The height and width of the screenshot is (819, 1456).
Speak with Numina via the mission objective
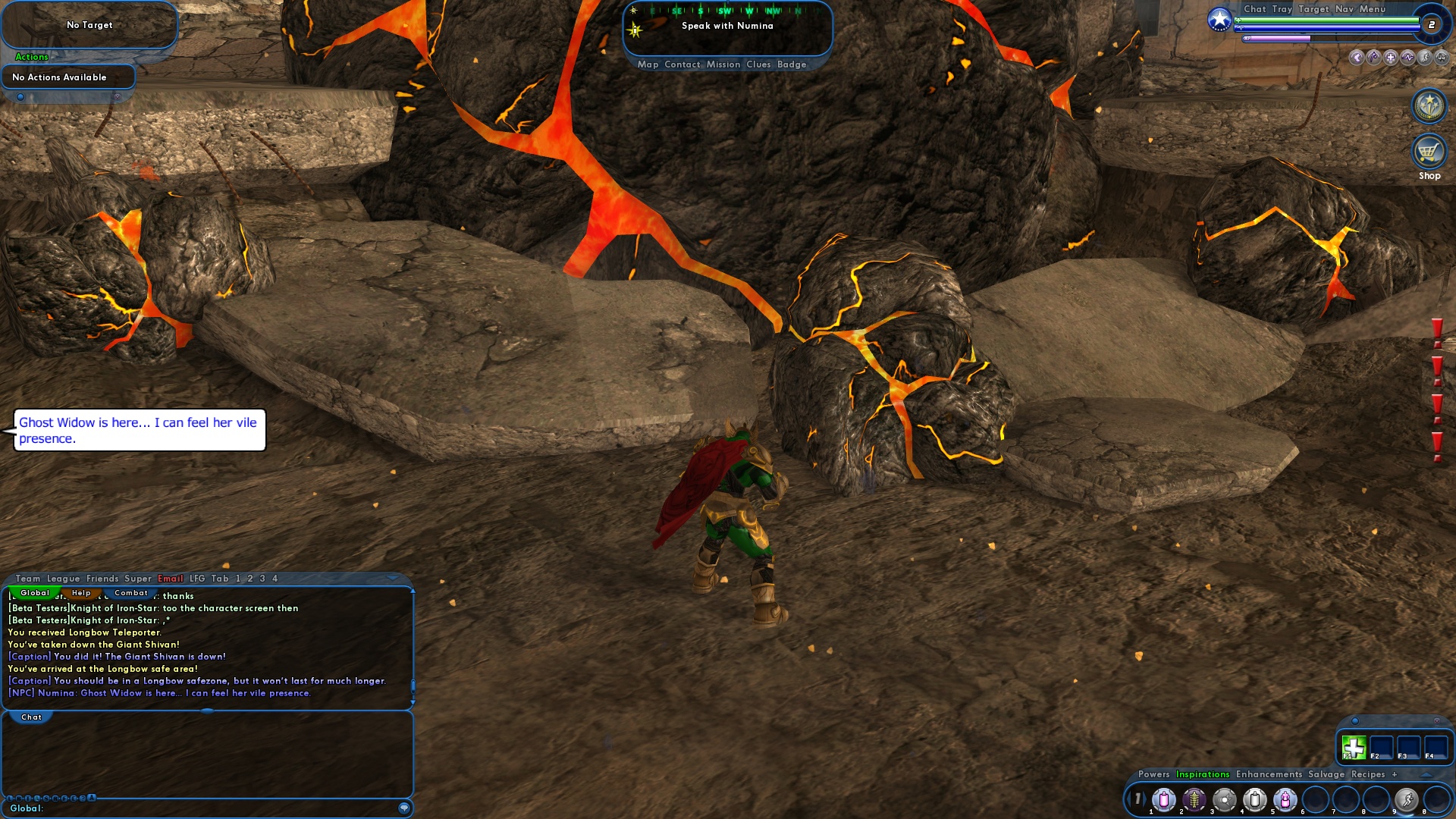pos(728,25)
